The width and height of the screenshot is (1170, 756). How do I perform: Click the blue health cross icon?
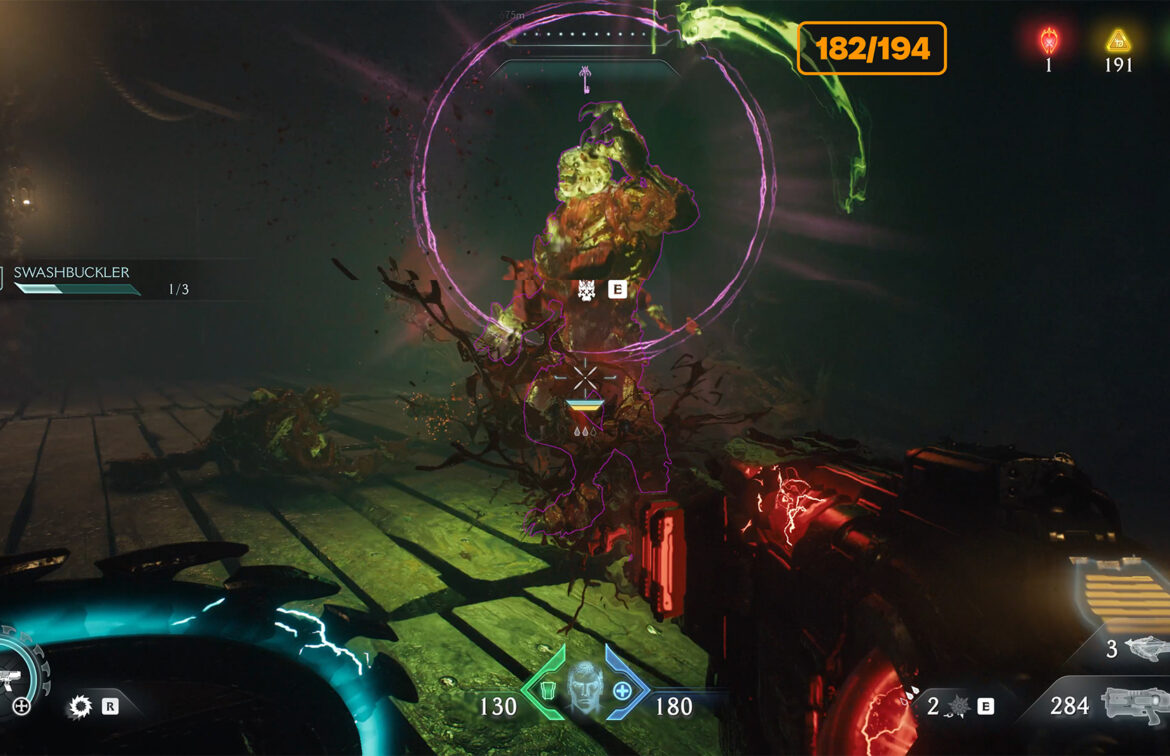[x=622, y=690]
